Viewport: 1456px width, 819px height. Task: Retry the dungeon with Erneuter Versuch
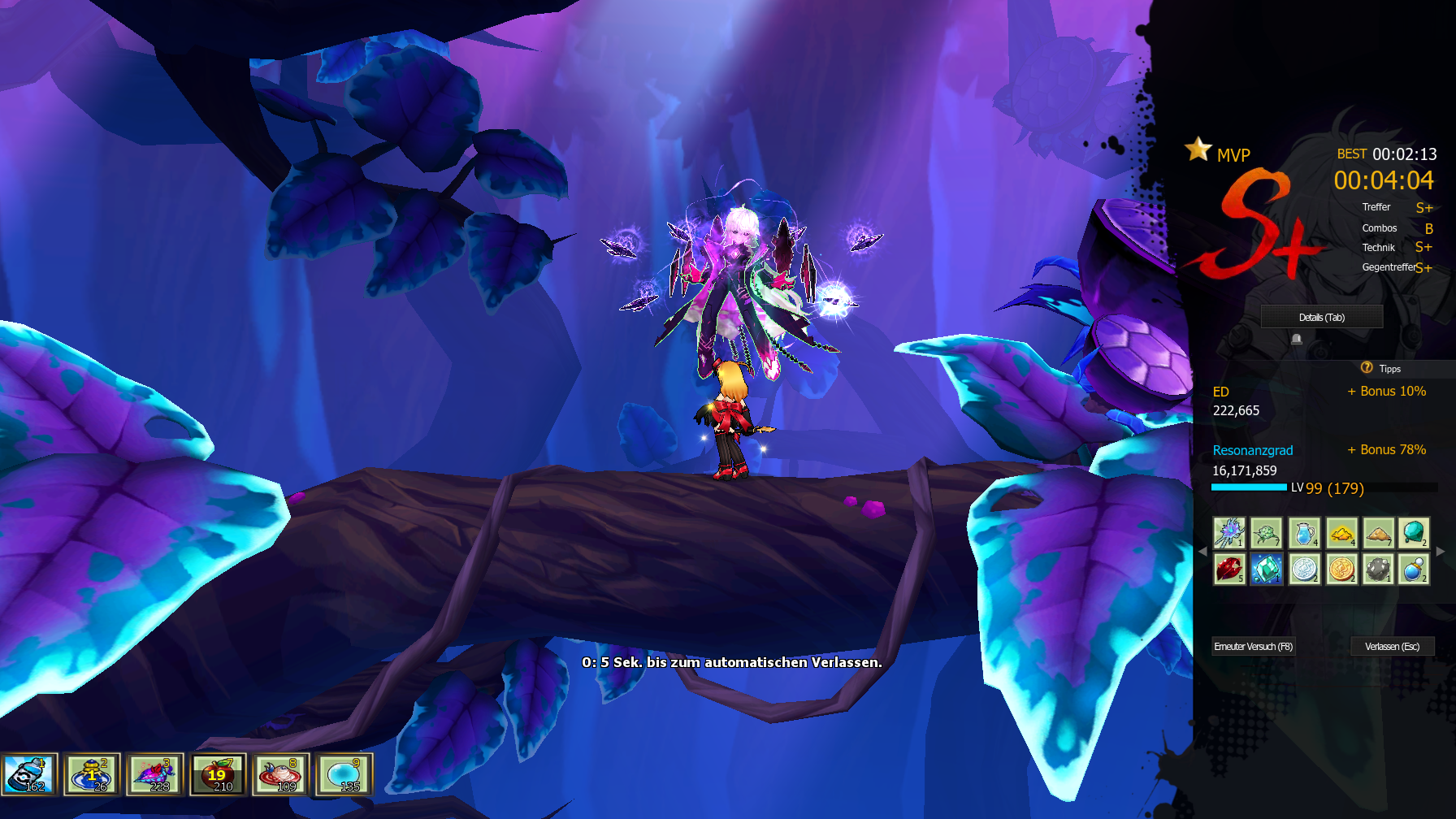pyautogui.click(x=1253, y=647)
